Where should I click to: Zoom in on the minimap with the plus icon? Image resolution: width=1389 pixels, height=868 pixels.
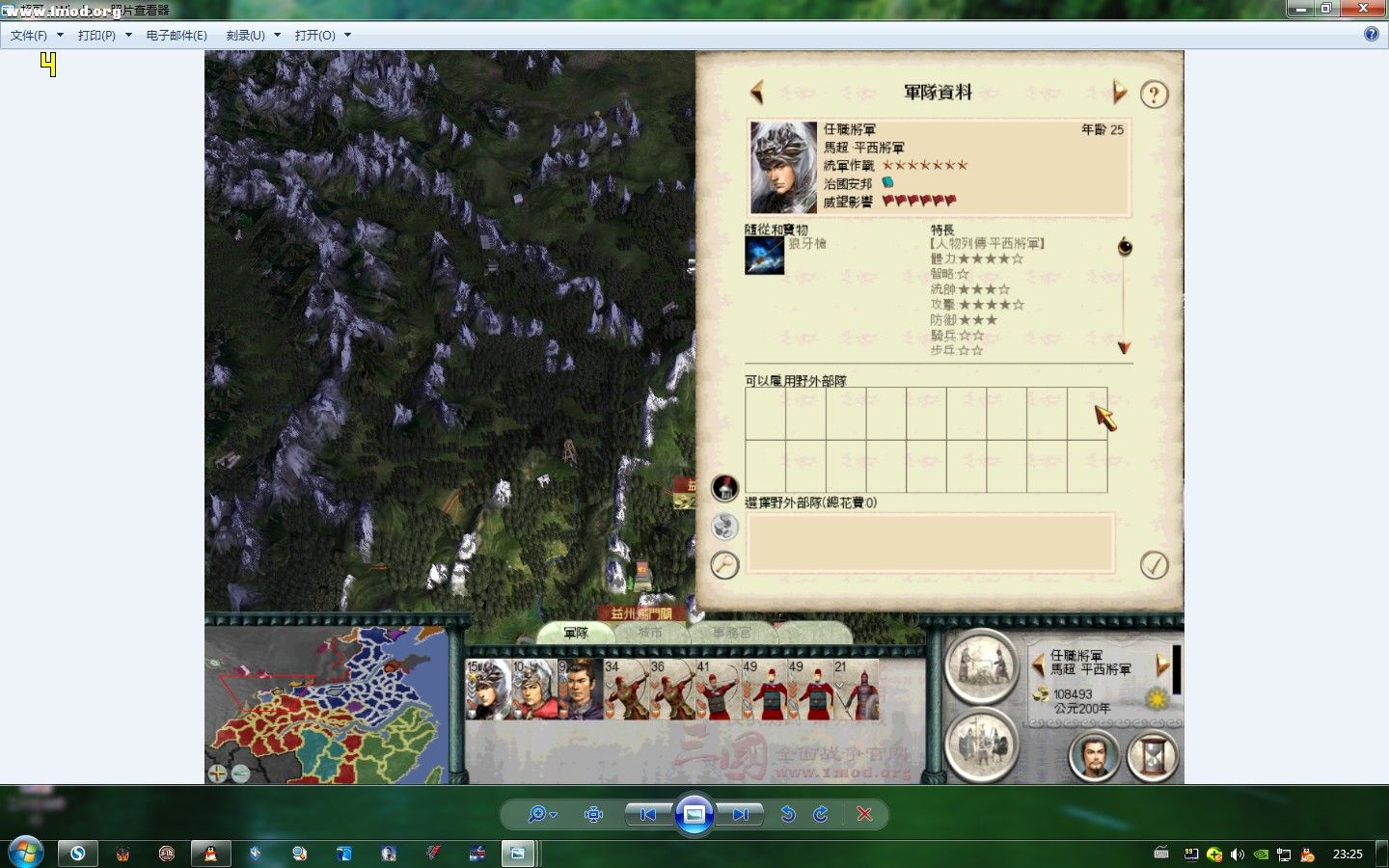click(x=217, y=773)
